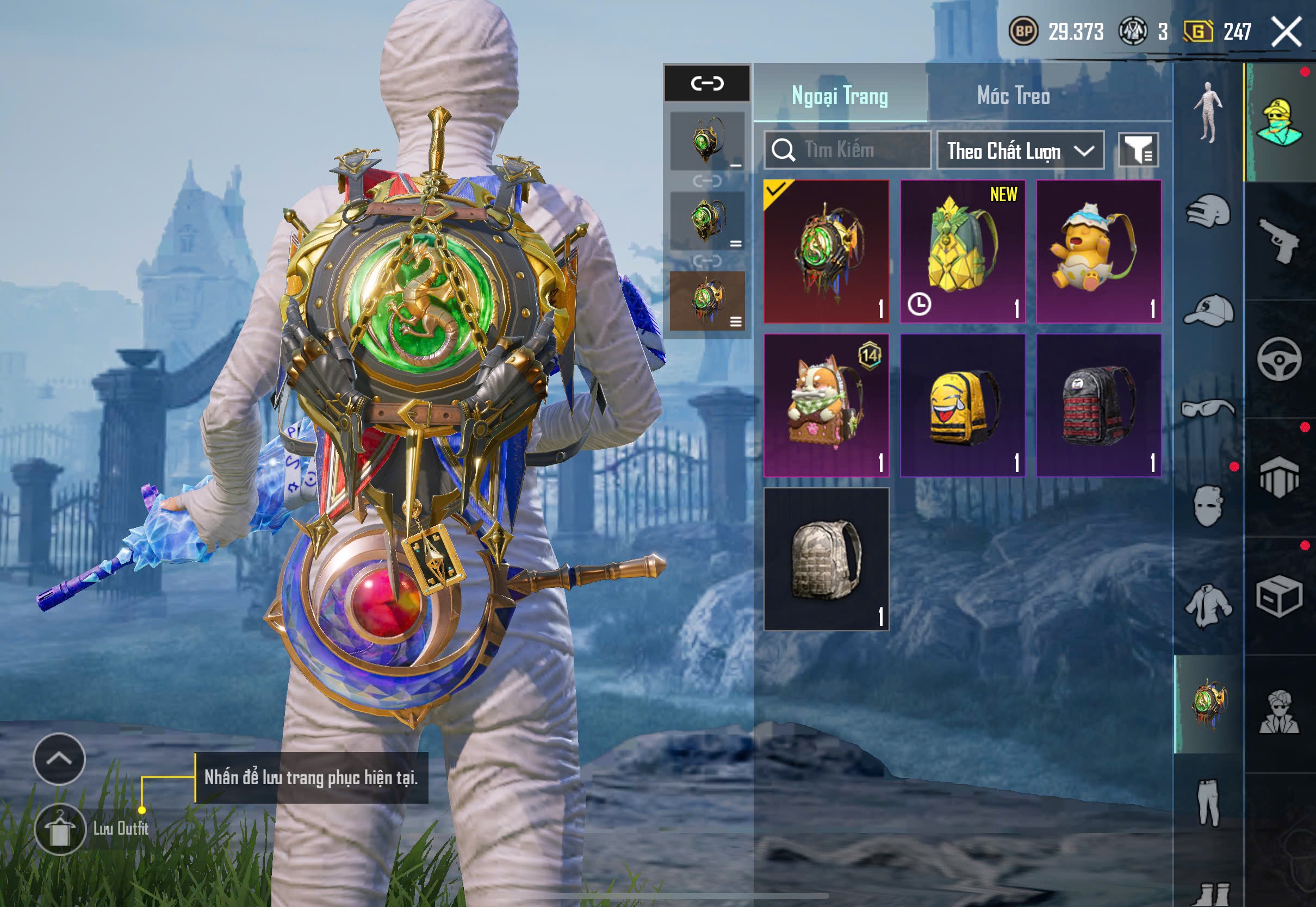Click the Tìm Kiếm search field

[847, 150]
